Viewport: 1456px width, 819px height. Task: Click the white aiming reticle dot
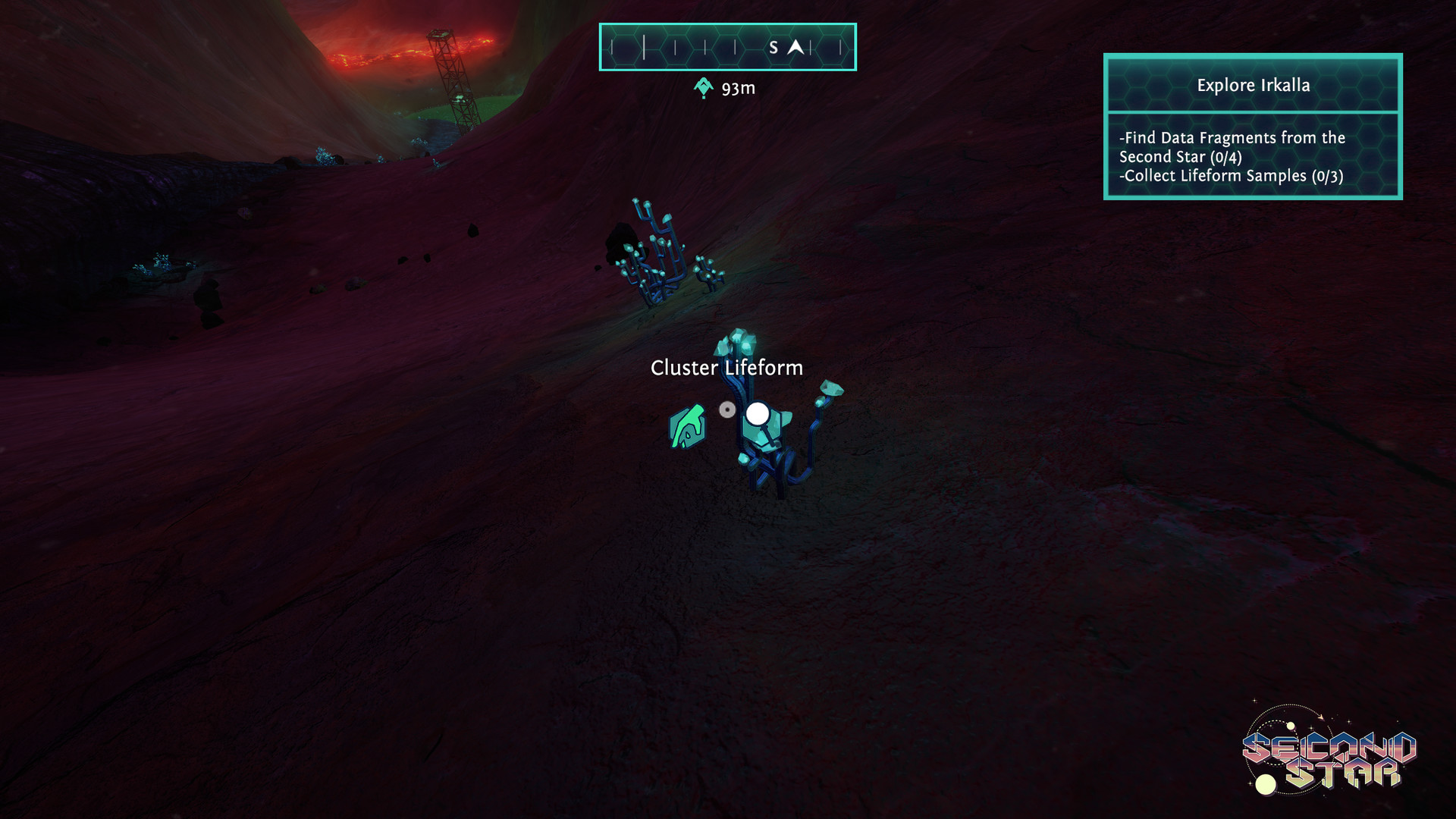758,413
